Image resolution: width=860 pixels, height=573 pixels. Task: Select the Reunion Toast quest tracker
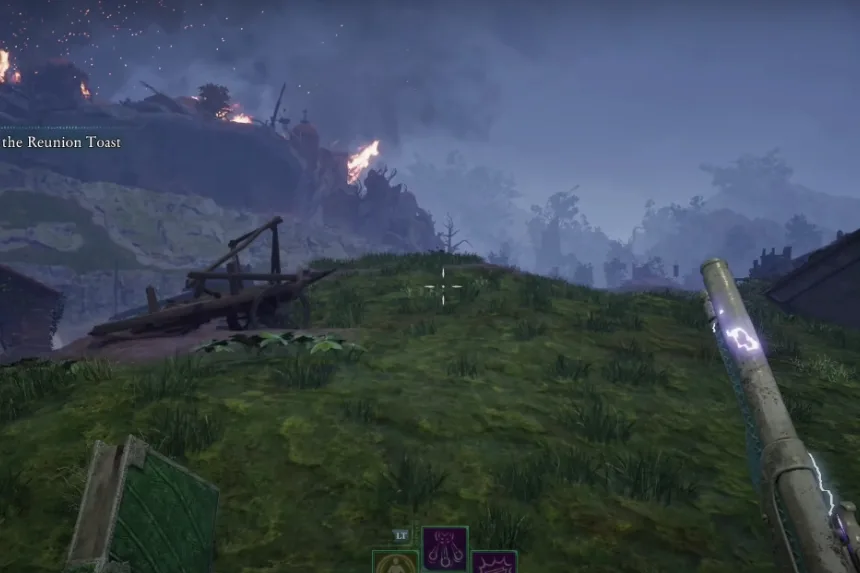click(x=60, y=143)
